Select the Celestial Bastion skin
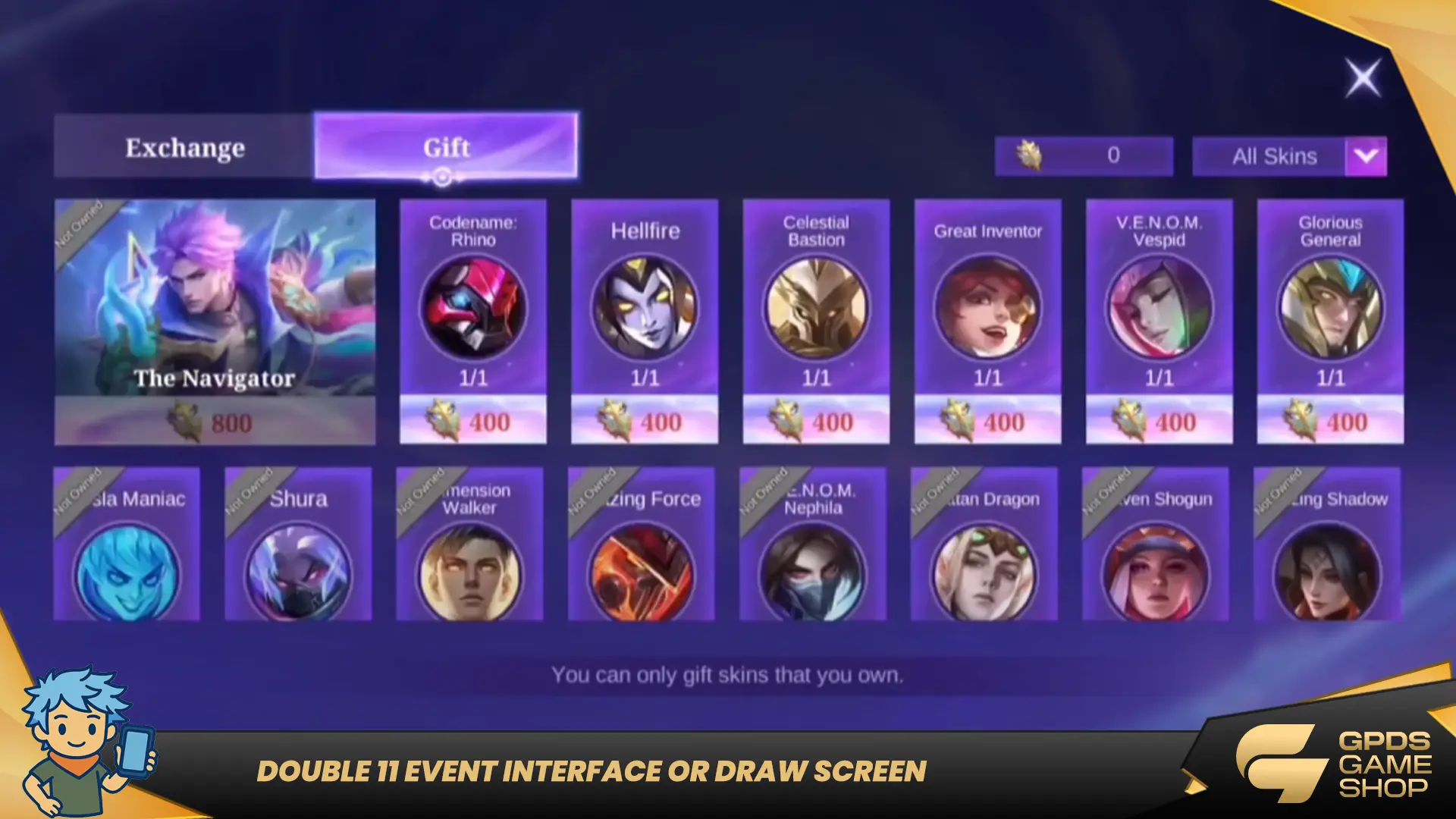Image resolution: width=1456 pixels, height=819 pixels. [816, 321]
